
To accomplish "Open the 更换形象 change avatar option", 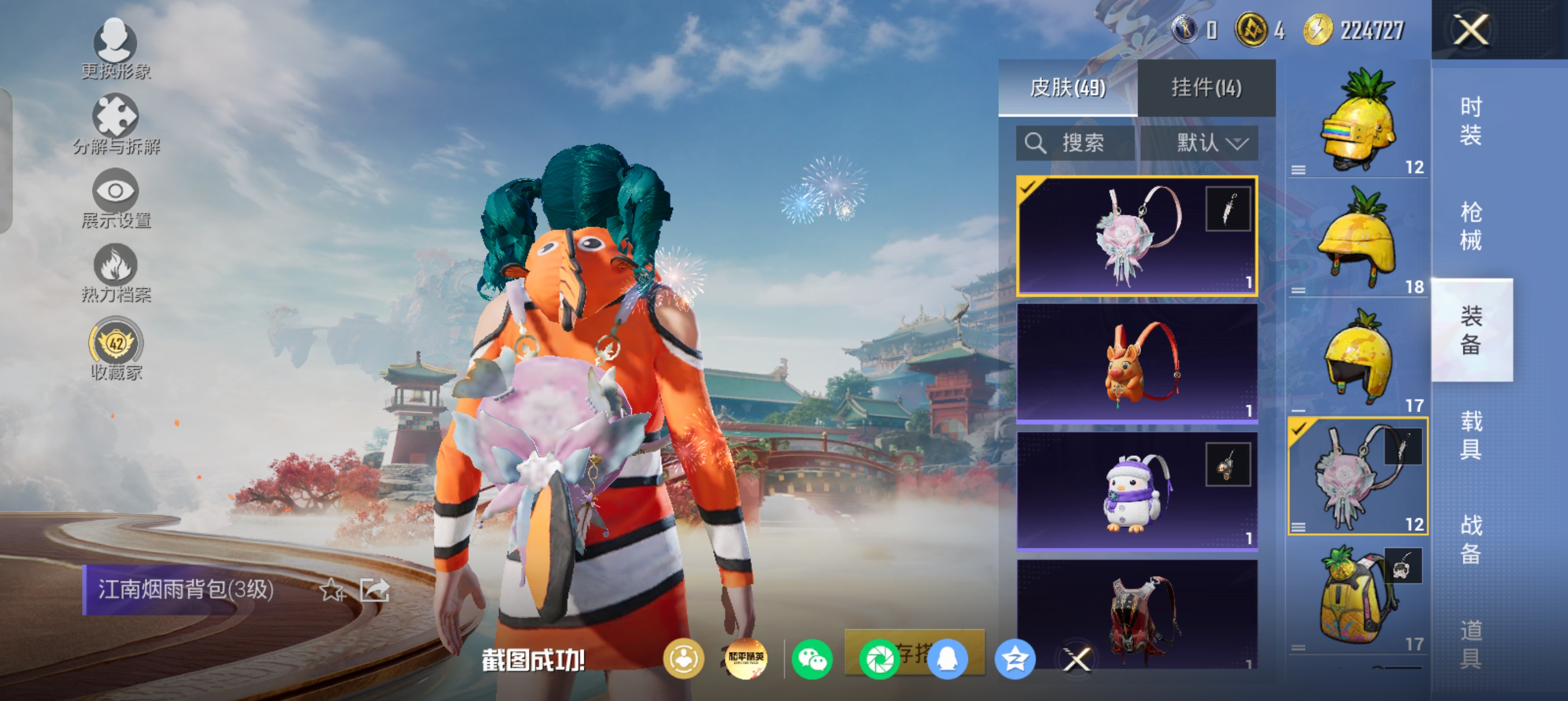I will pos(115,49).
